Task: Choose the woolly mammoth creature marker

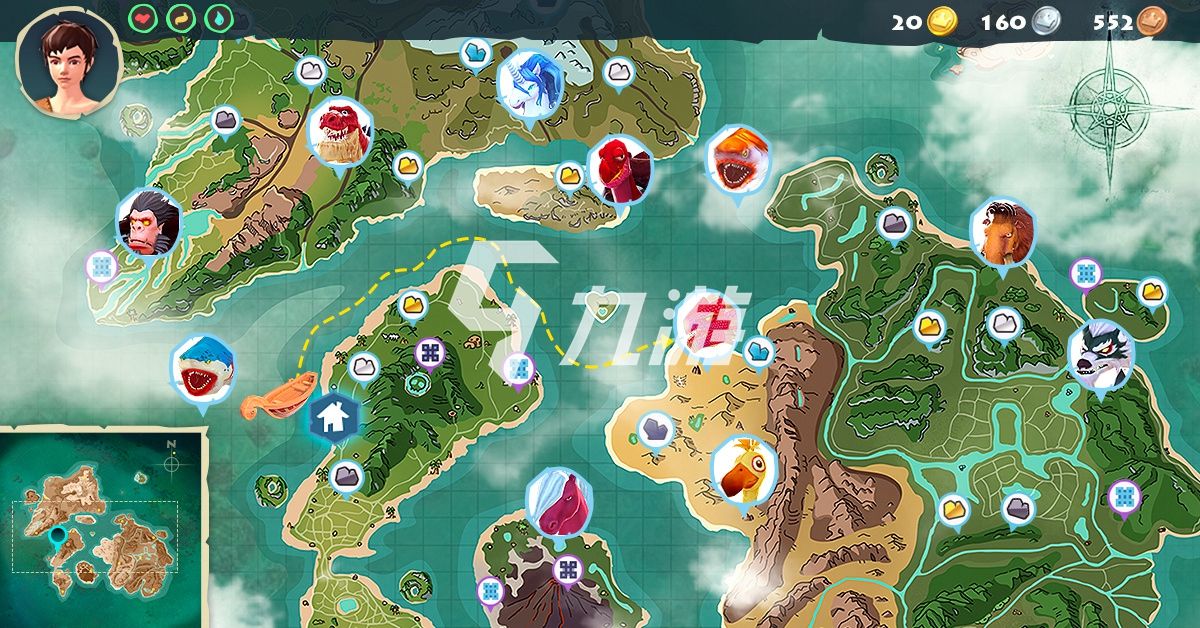Action: click(1002, 232)
